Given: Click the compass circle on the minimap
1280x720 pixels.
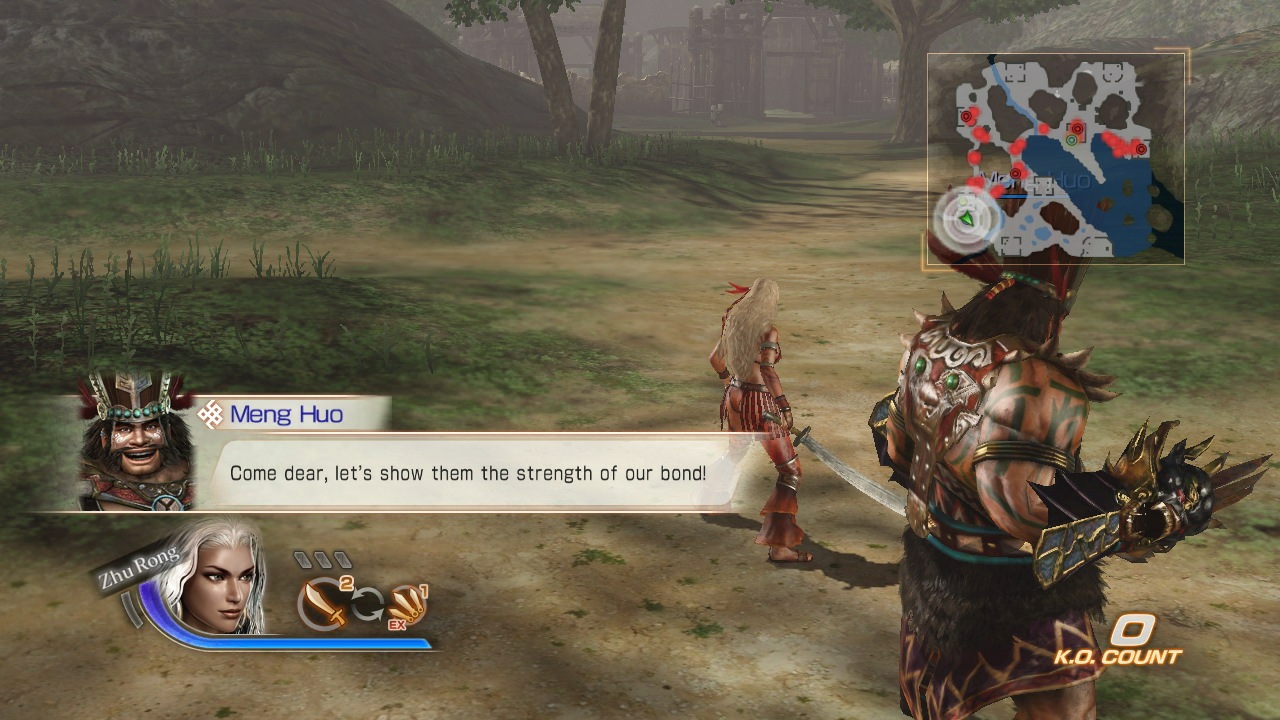Looking at the screenshot, I should (963, 219).
